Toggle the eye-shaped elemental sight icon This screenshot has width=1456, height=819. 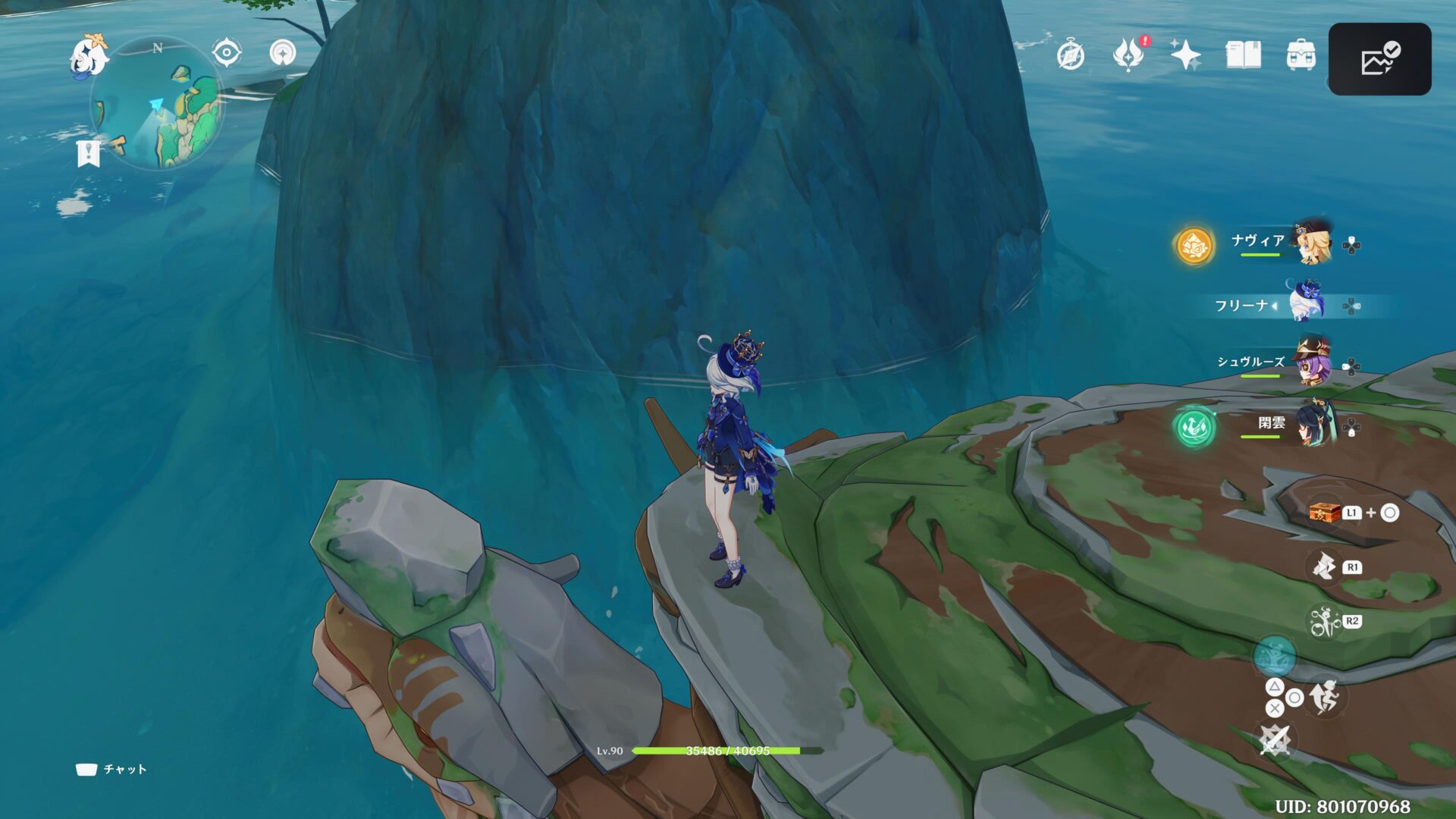(x=226, y=53)
